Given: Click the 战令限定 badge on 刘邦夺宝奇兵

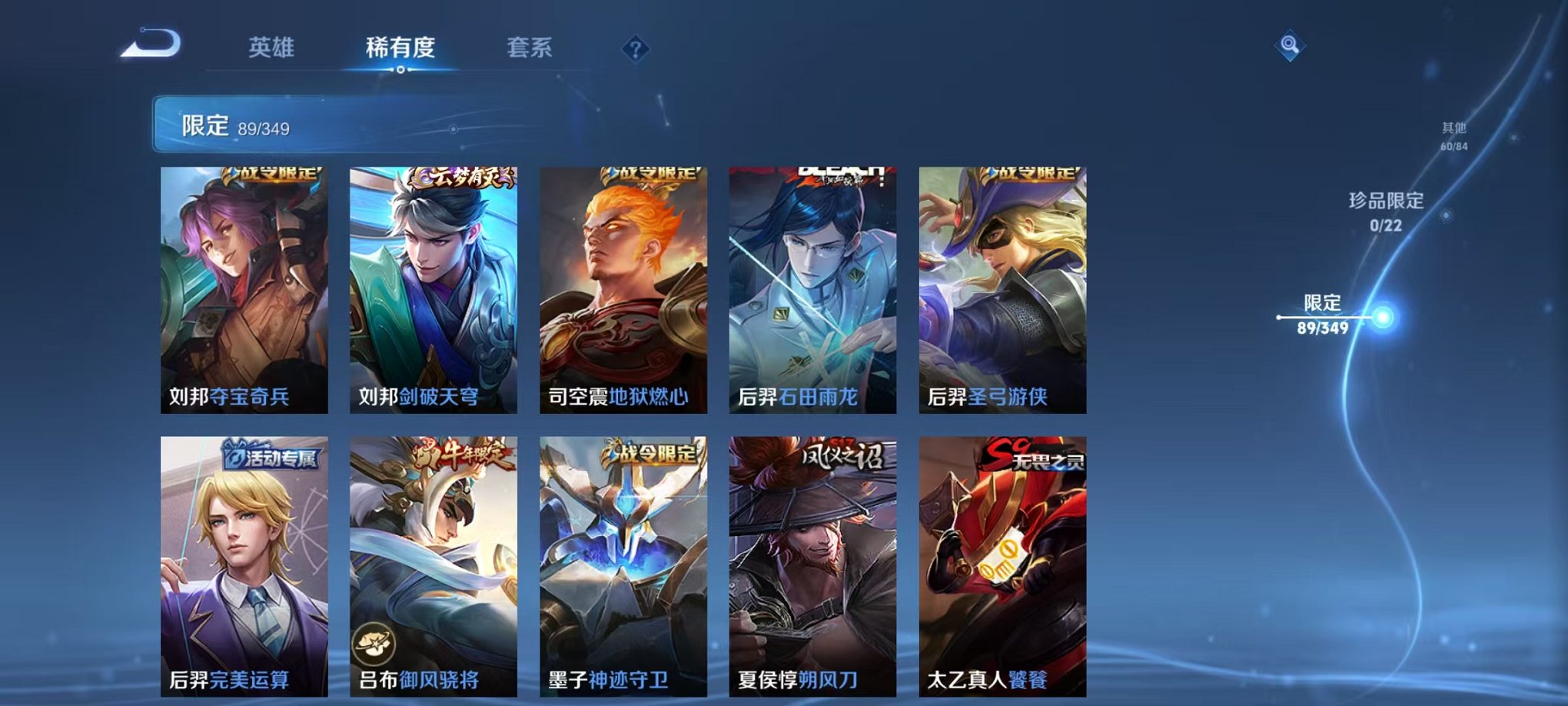Looking at the screenshot, I should 273,175.
